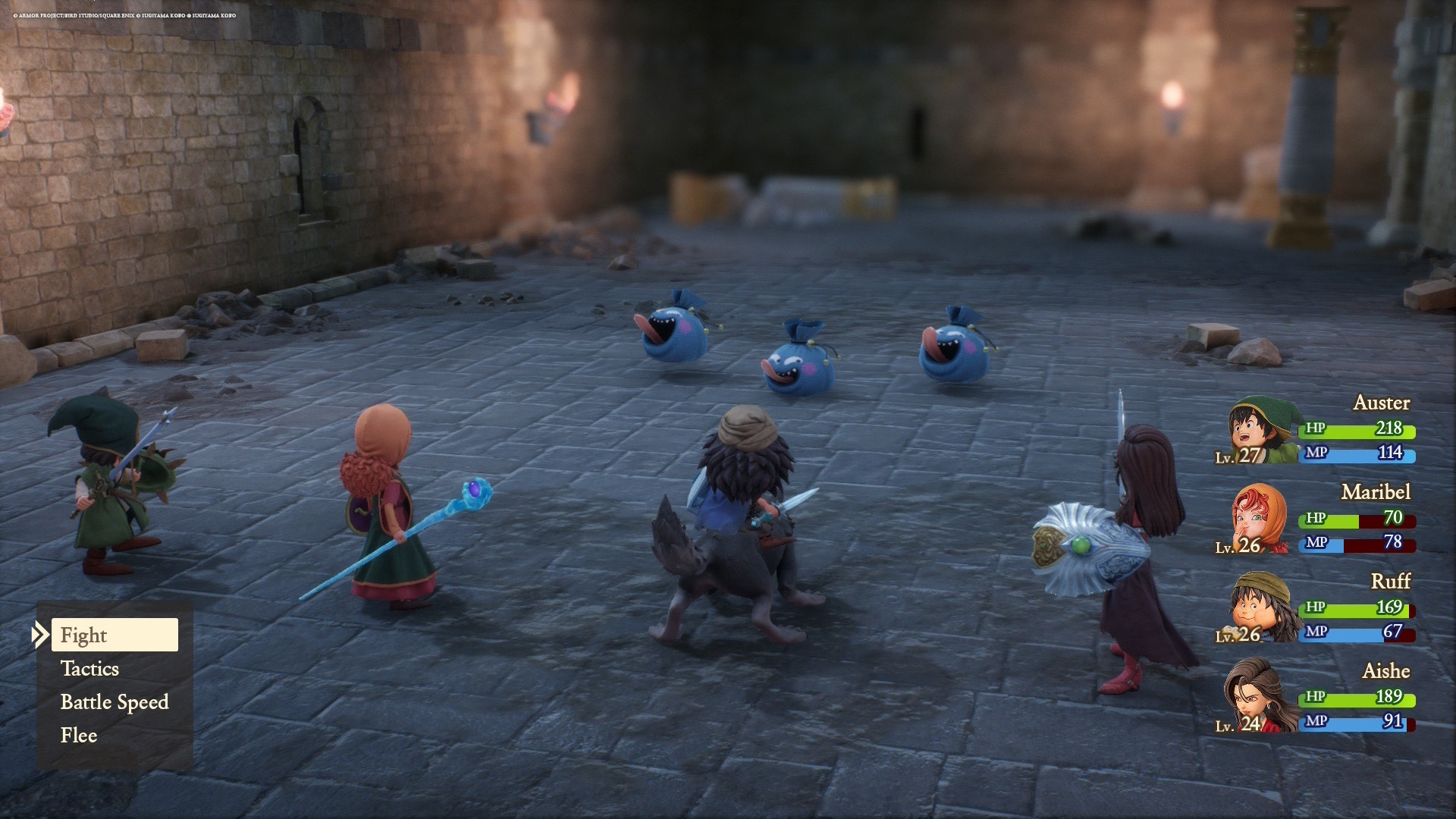
Task: Open the Tactics option
Action: (x=90, y=669)
